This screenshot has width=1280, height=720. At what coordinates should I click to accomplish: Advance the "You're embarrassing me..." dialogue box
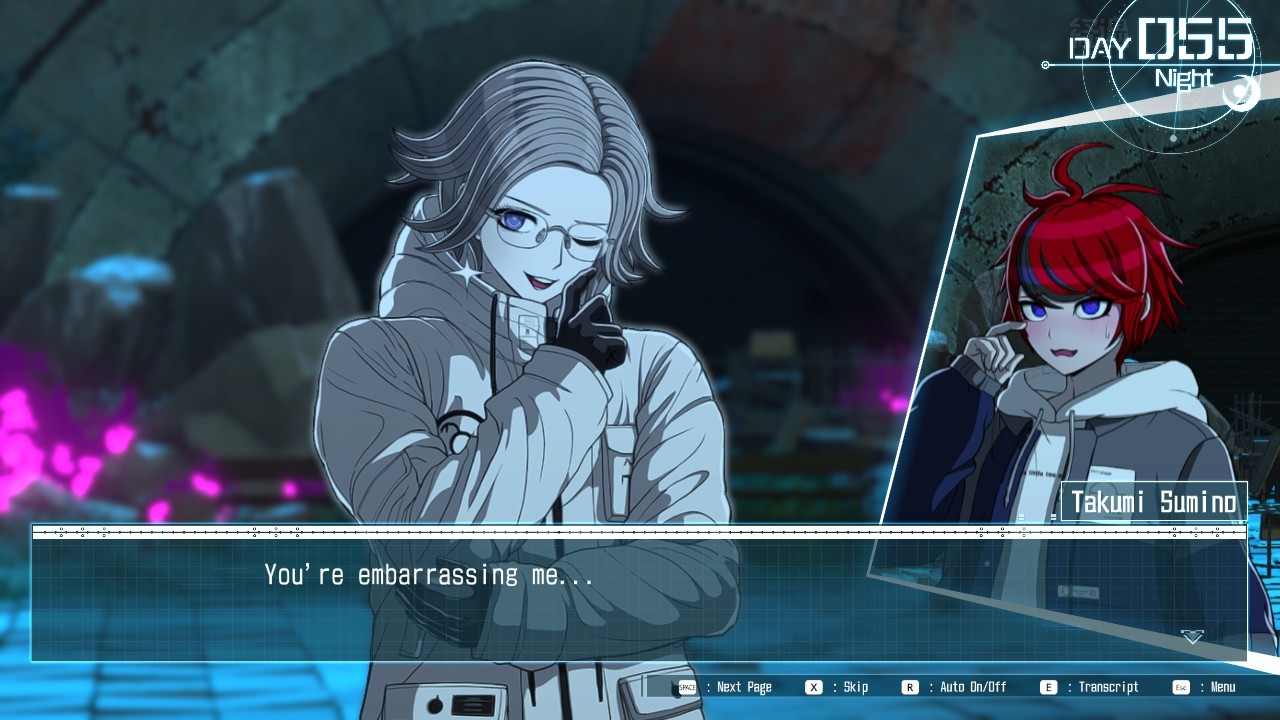(x=640, y=598)
